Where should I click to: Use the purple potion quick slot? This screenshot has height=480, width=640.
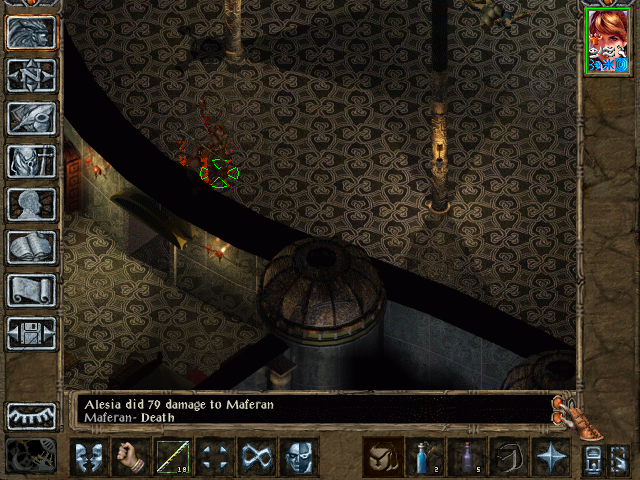[x=467, y=457]
